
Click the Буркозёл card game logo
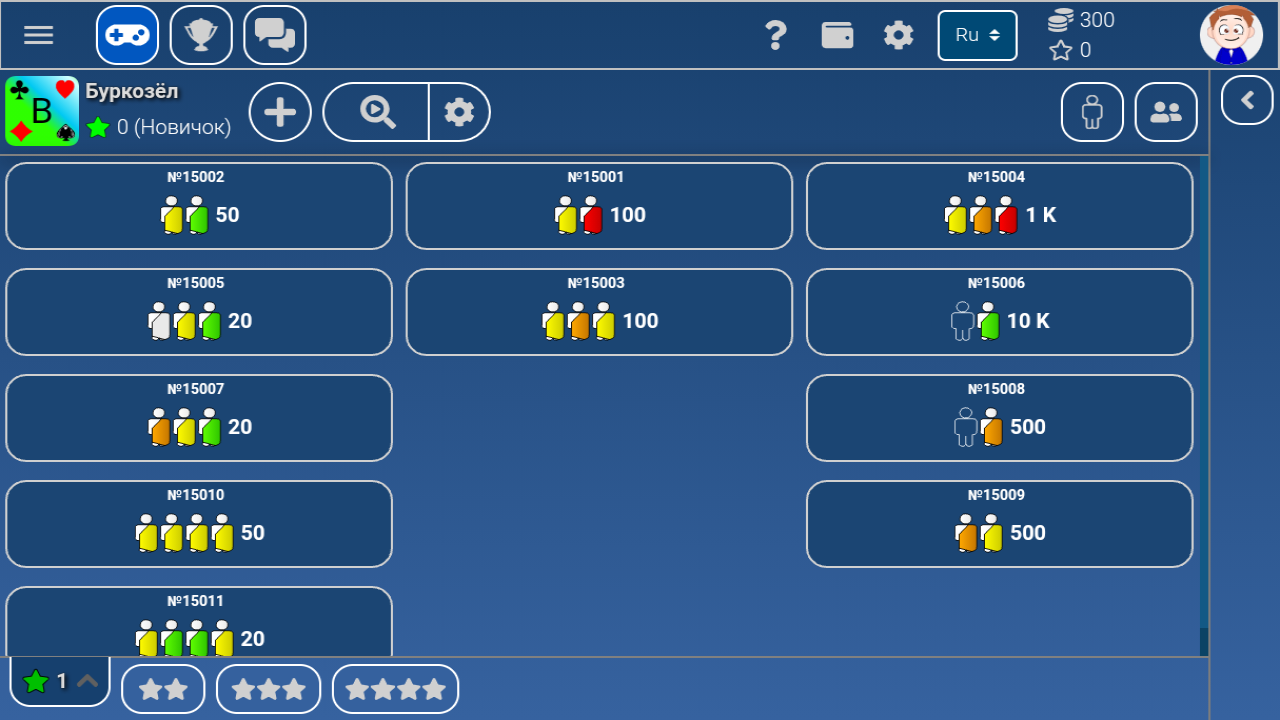(41, 111)
